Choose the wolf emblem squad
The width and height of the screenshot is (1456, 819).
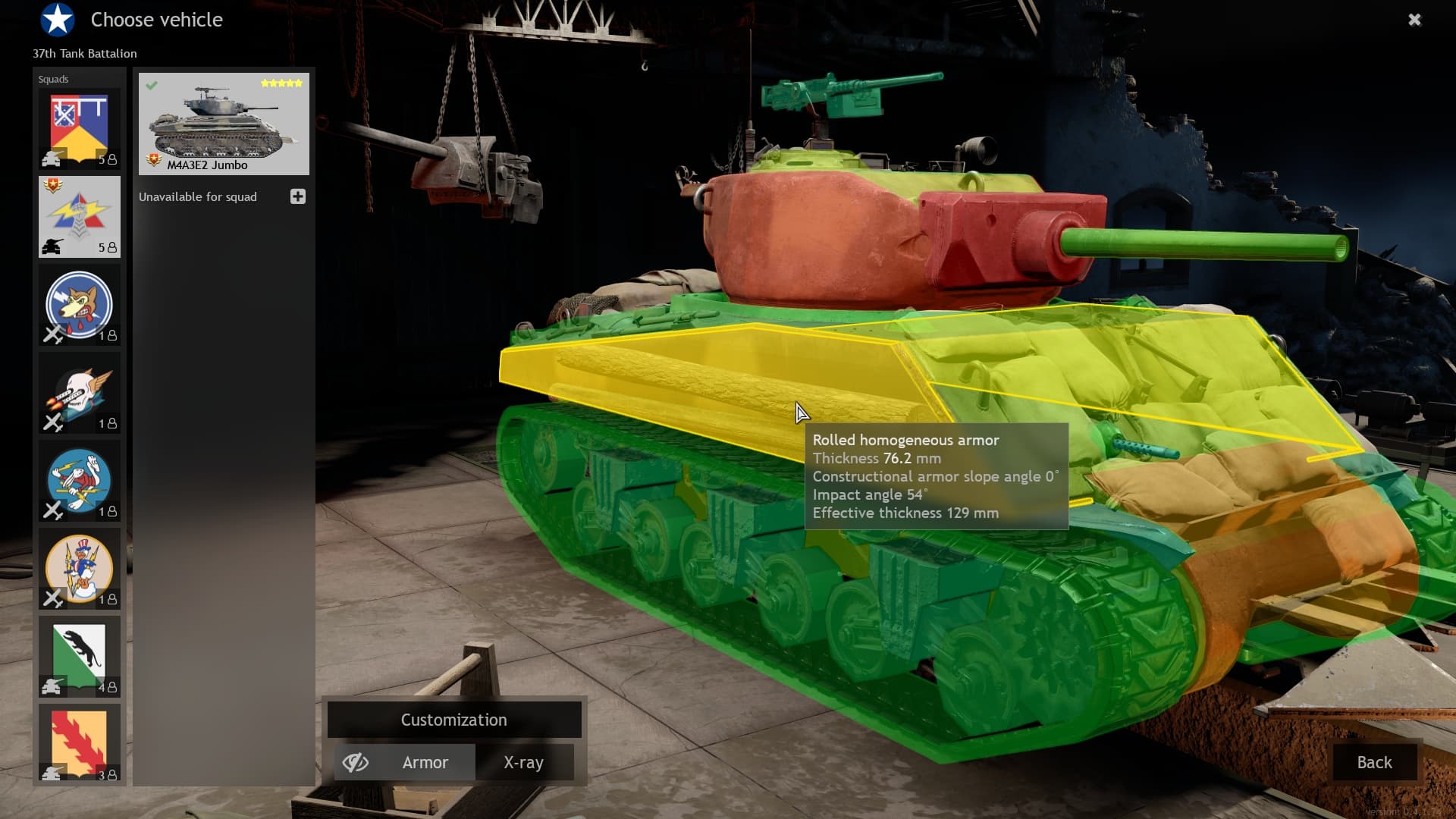(80, 305)
